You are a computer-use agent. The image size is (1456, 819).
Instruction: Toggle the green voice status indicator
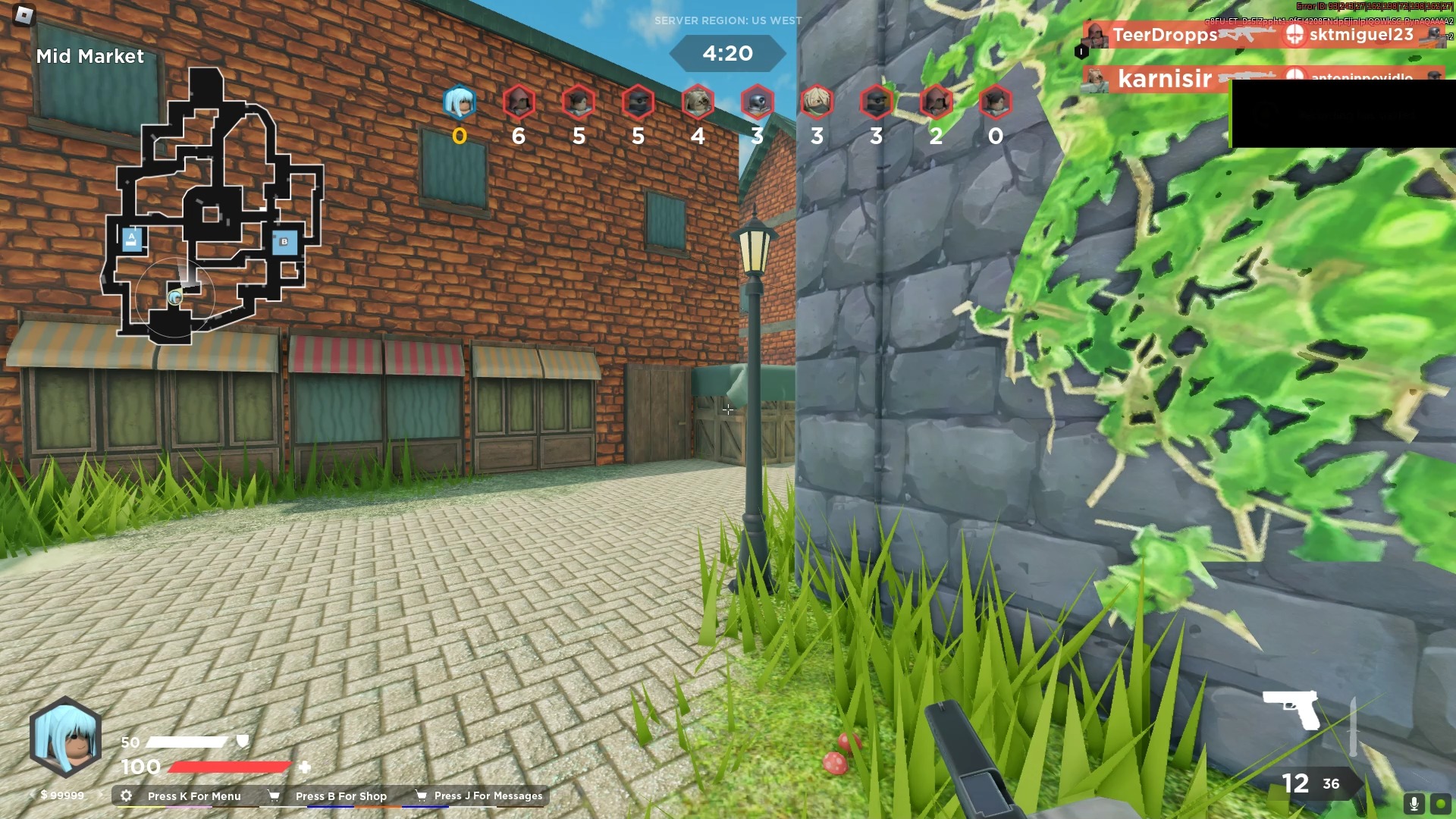tap(1442, 802)
